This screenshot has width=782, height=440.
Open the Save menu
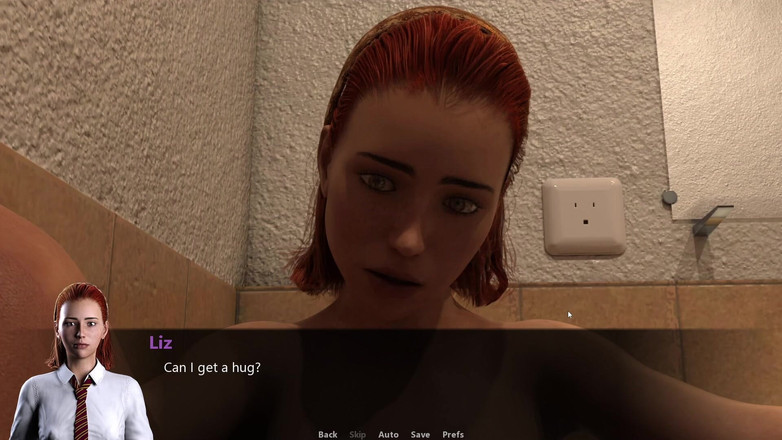coord(420,434)
